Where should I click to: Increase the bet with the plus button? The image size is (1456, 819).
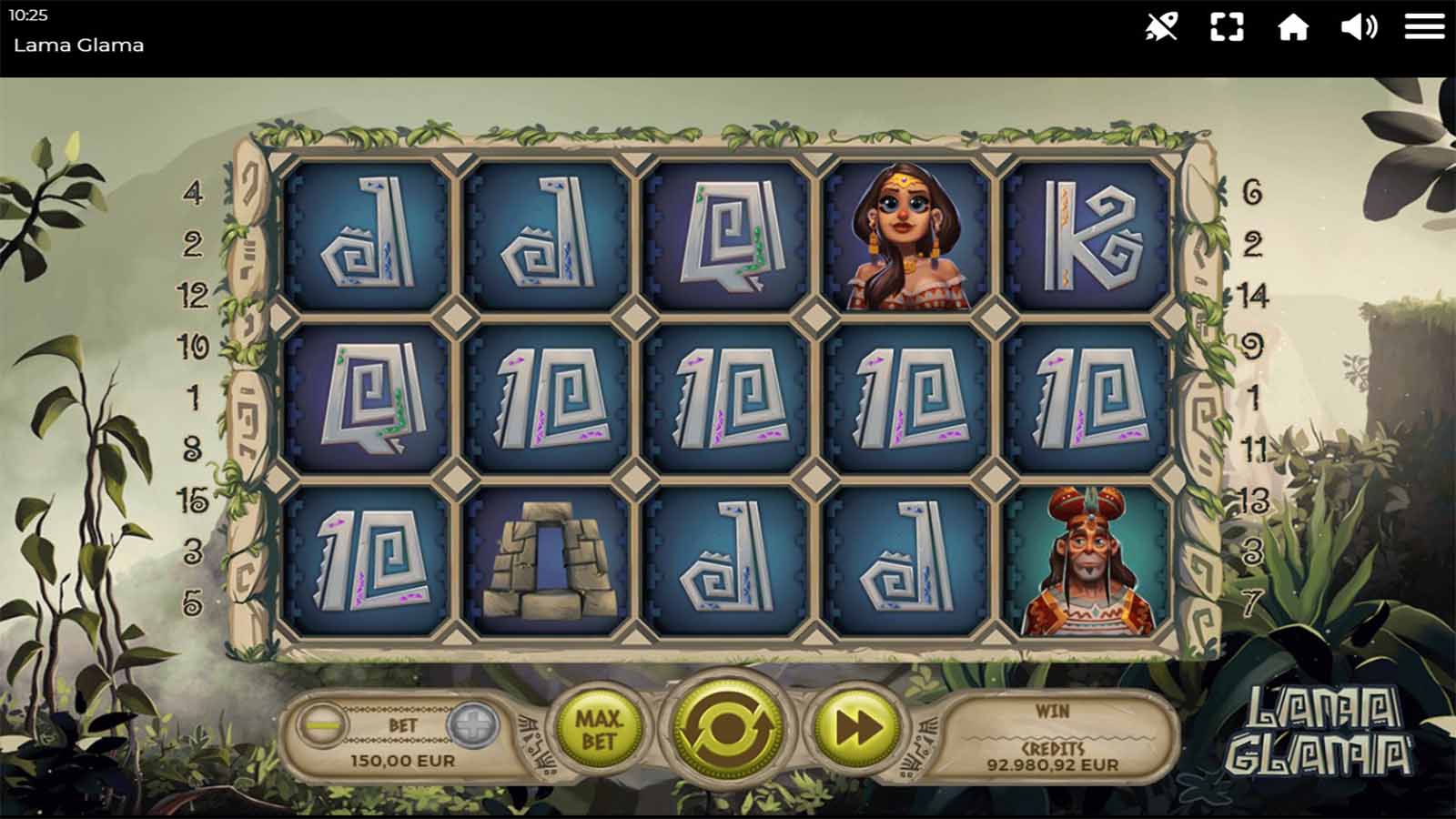pos(473,725)
